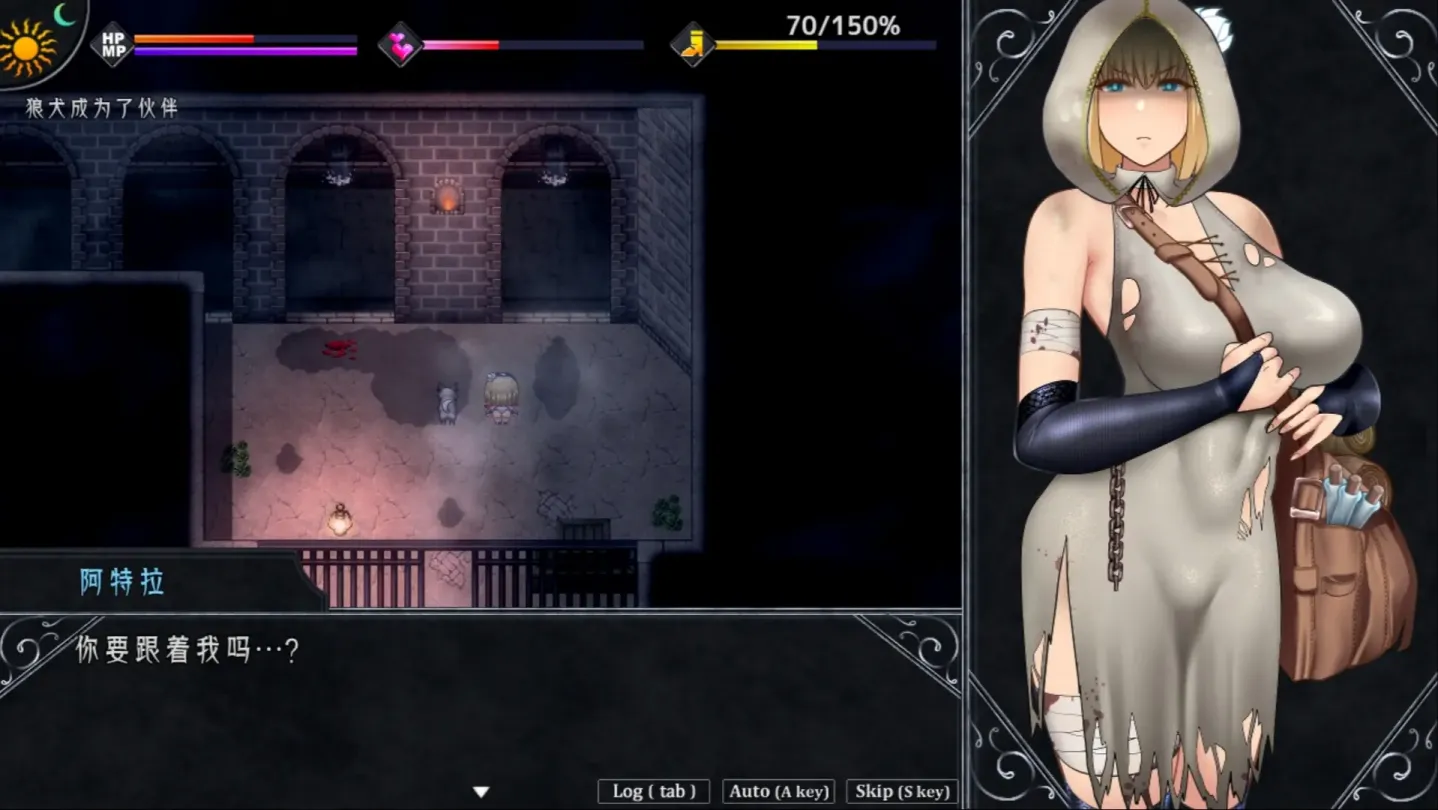Image resolution: width=1438 pixels, height=810 pixels.
Task: Toggle the day-night display in the corner
Action: pyautogui.click(x=40, y=35)
